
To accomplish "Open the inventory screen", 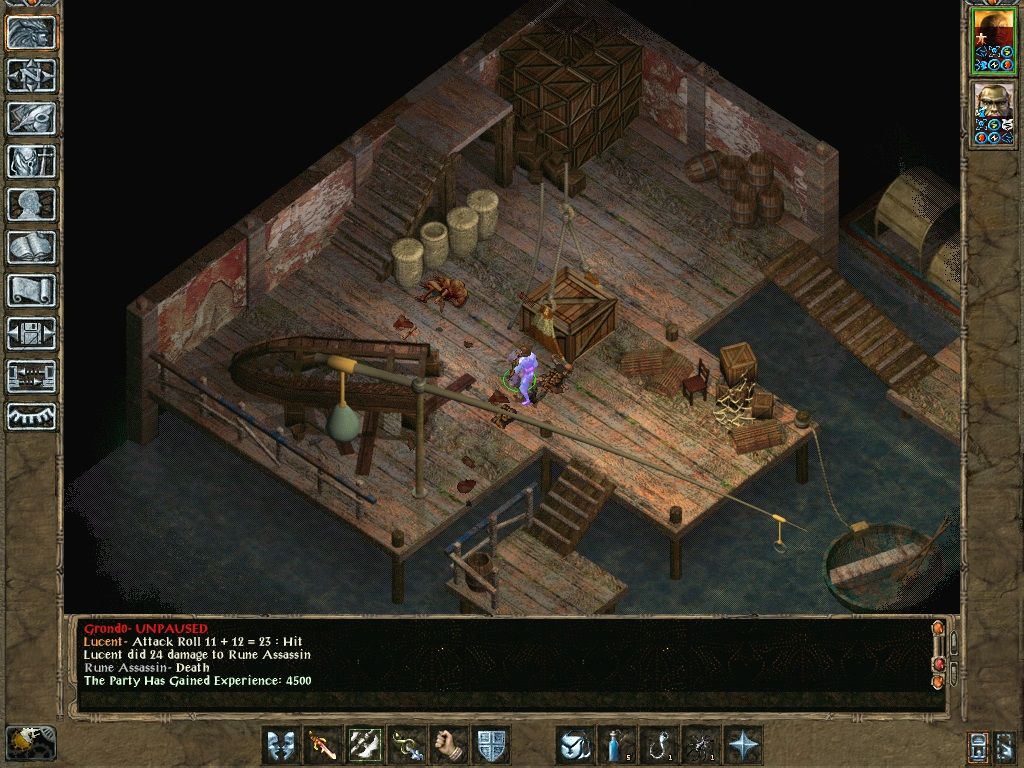I will (x=31, y=161).
